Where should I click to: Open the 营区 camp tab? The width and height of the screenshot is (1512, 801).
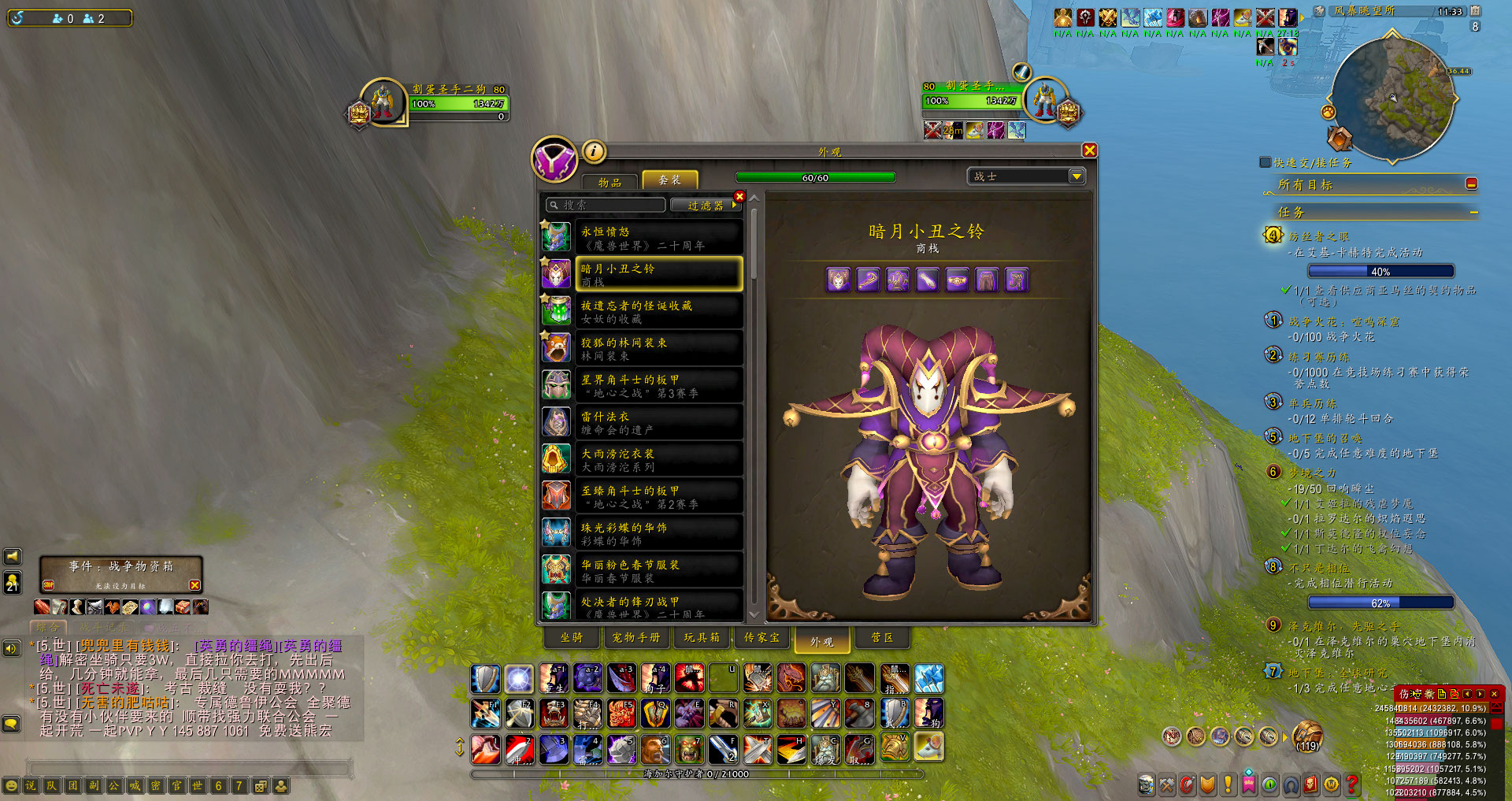[x=882, y=638]
